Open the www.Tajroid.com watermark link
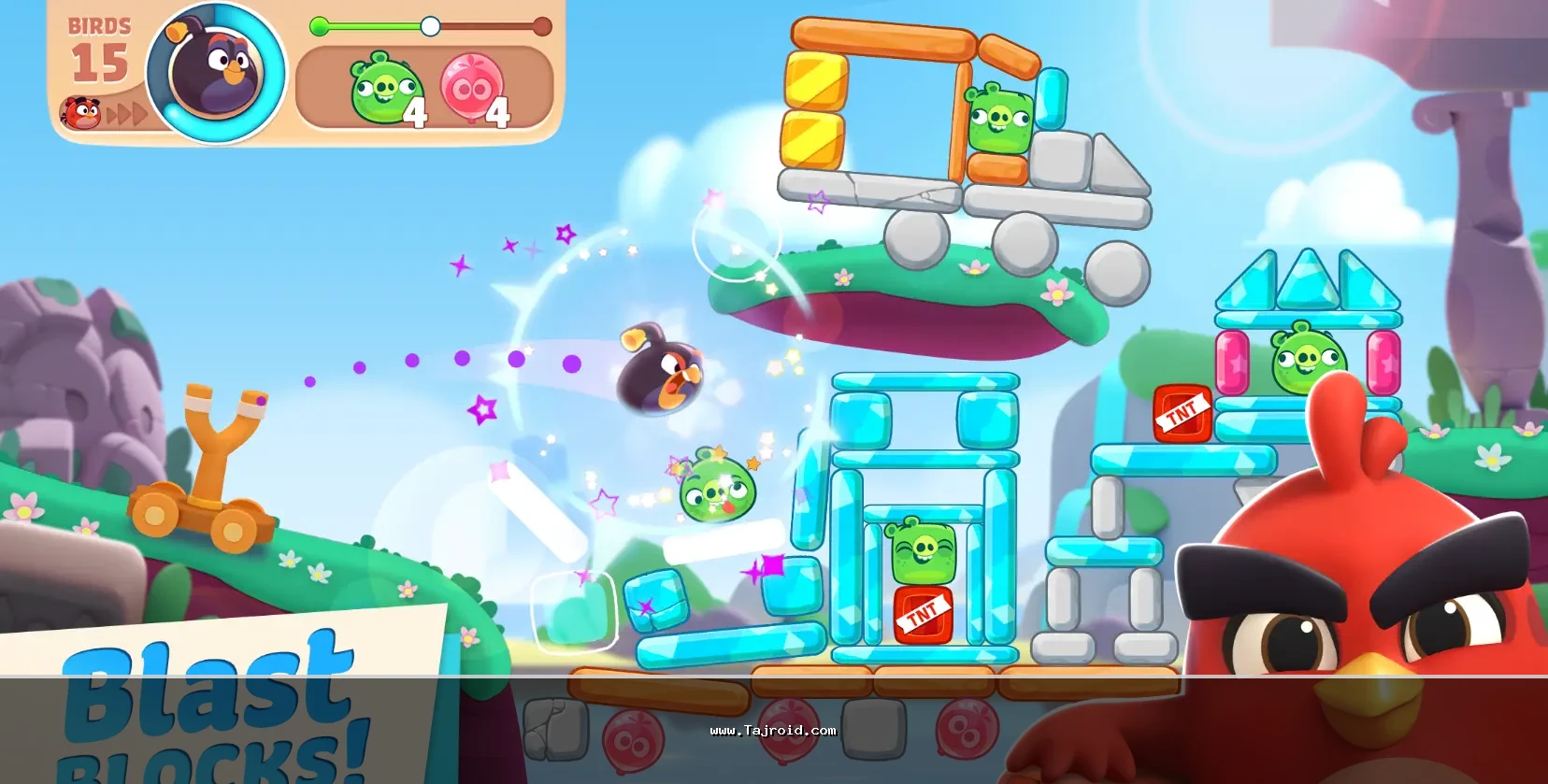This screenshot has width=1548, height=784. pyautogui.click(x=773, y=731)
